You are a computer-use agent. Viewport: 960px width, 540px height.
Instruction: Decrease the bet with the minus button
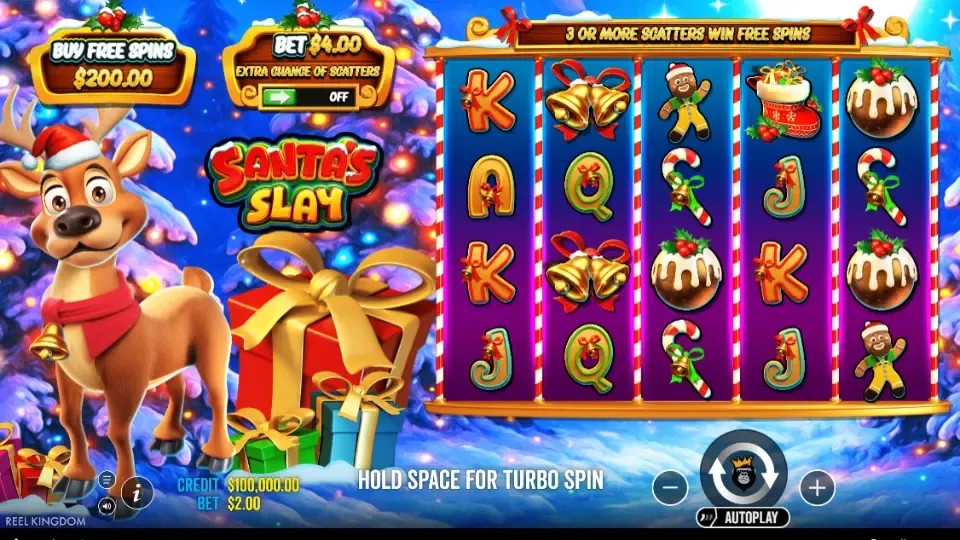671,488
